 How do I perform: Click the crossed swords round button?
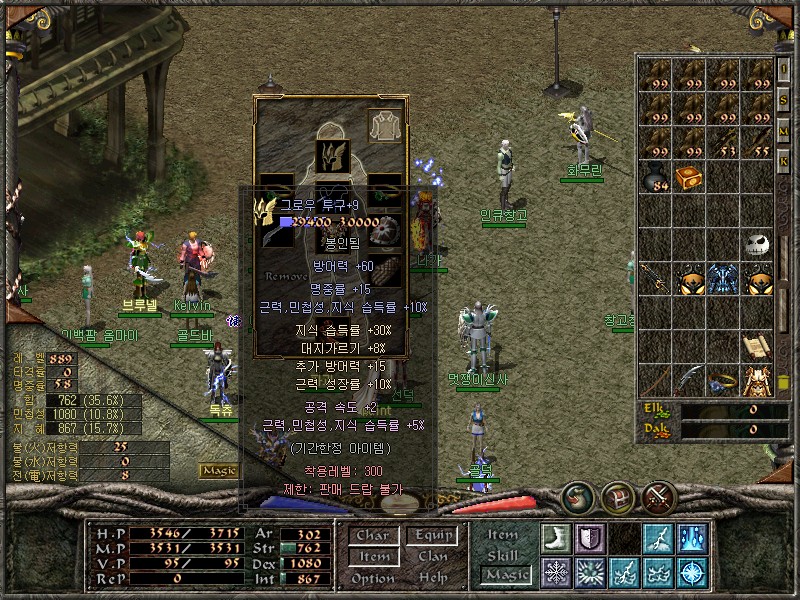pos(660,496)
